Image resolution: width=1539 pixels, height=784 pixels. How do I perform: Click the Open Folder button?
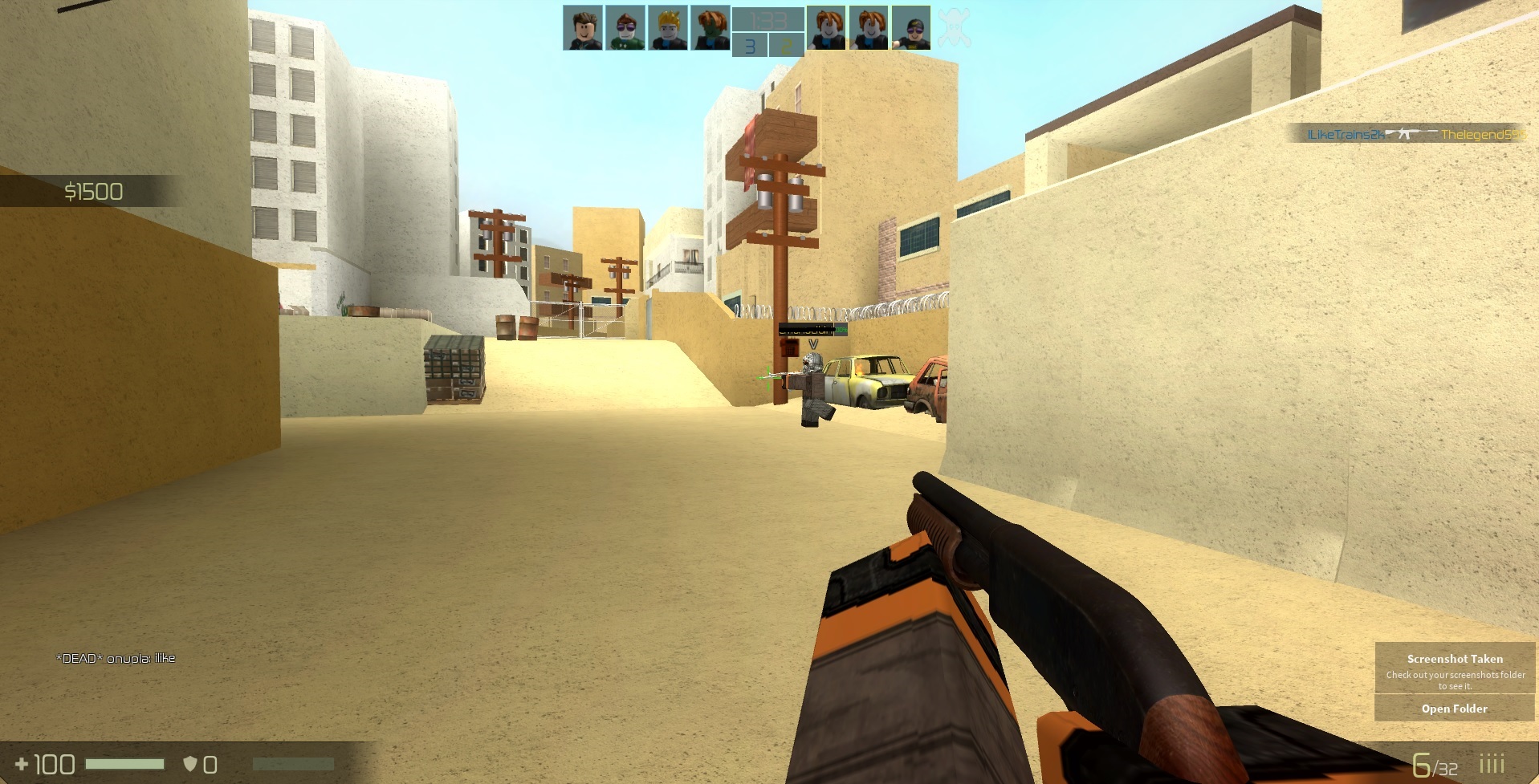point(1454,709)
